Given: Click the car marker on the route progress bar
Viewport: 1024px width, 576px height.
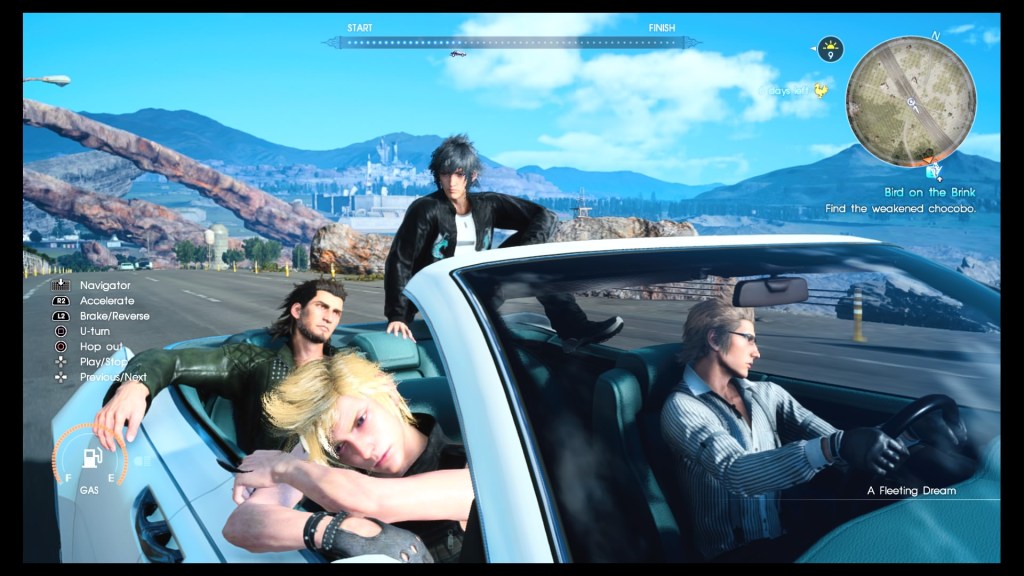Looking at the screenshot, I should (457, 54).
